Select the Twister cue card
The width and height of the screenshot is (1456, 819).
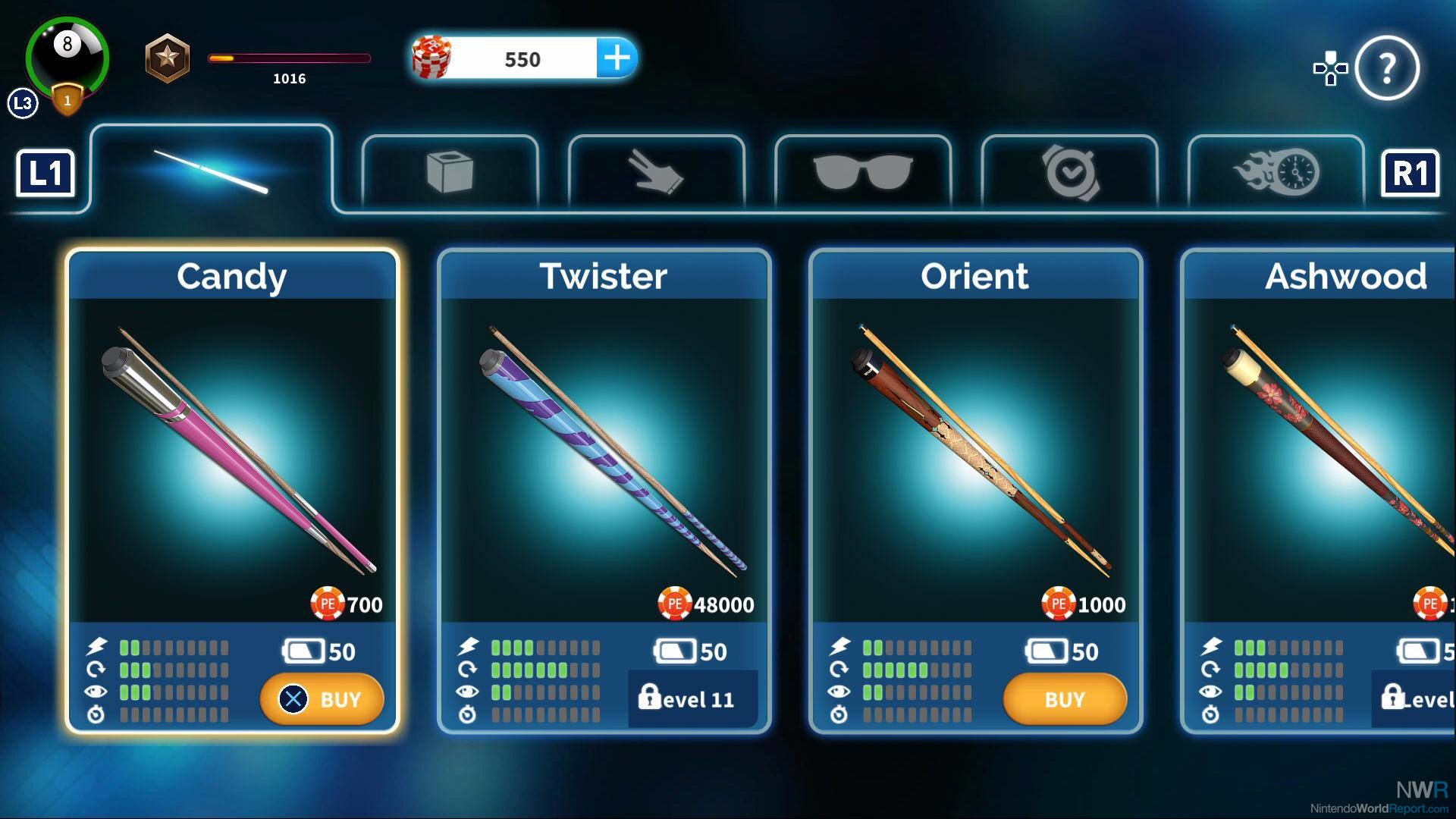click(x=604, y=455)
